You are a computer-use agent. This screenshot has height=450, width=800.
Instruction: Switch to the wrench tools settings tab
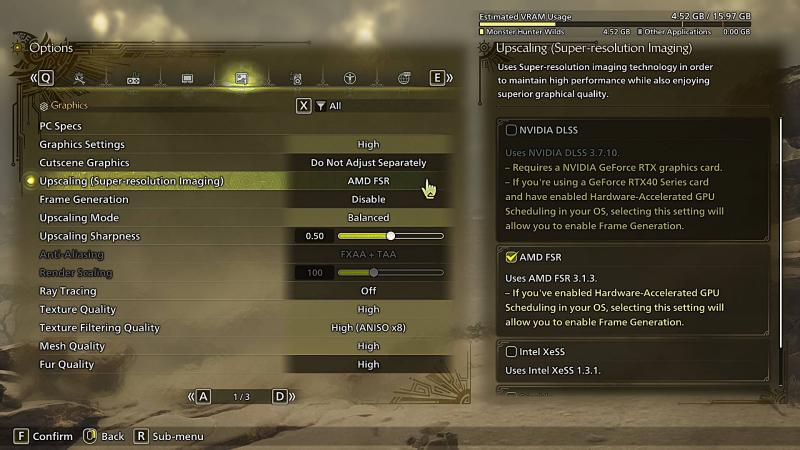(80, 78)
